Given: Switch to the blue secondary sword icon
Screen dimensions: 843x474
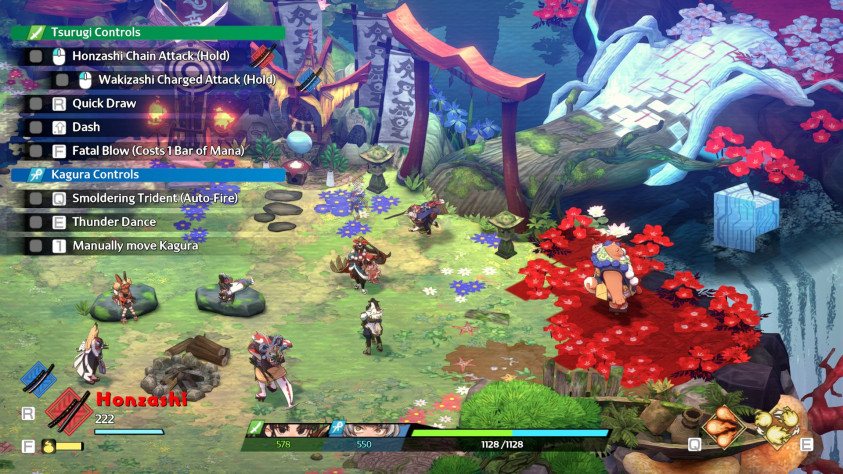Looking at the screenshot, I should [x=38, y=381].
